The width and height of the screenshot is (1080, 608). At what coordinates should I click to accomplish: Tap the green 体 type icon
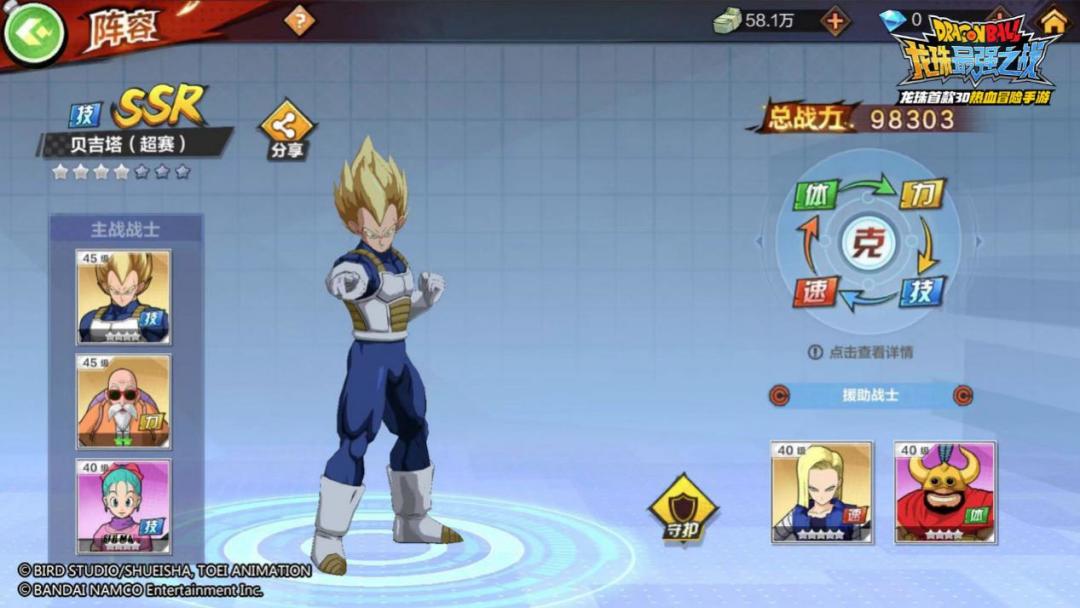(815, 194)
